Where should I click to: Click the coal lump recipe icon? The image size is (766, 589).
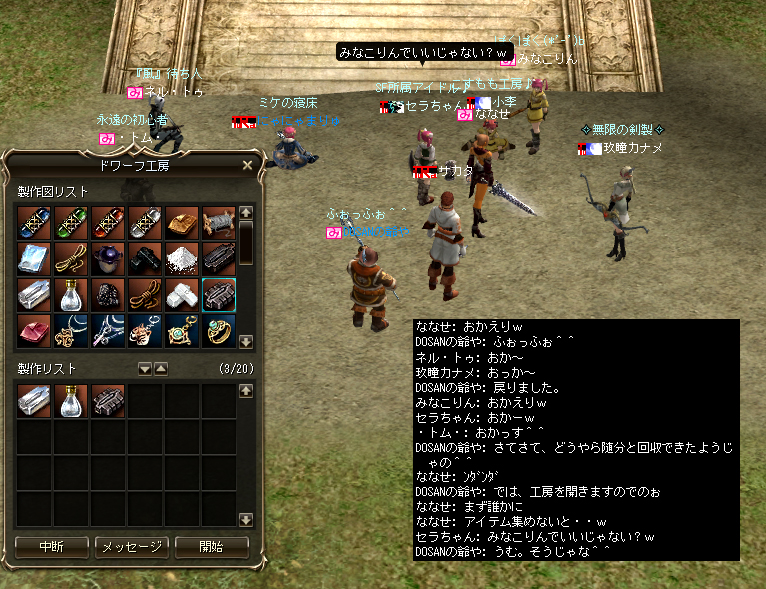107,295
